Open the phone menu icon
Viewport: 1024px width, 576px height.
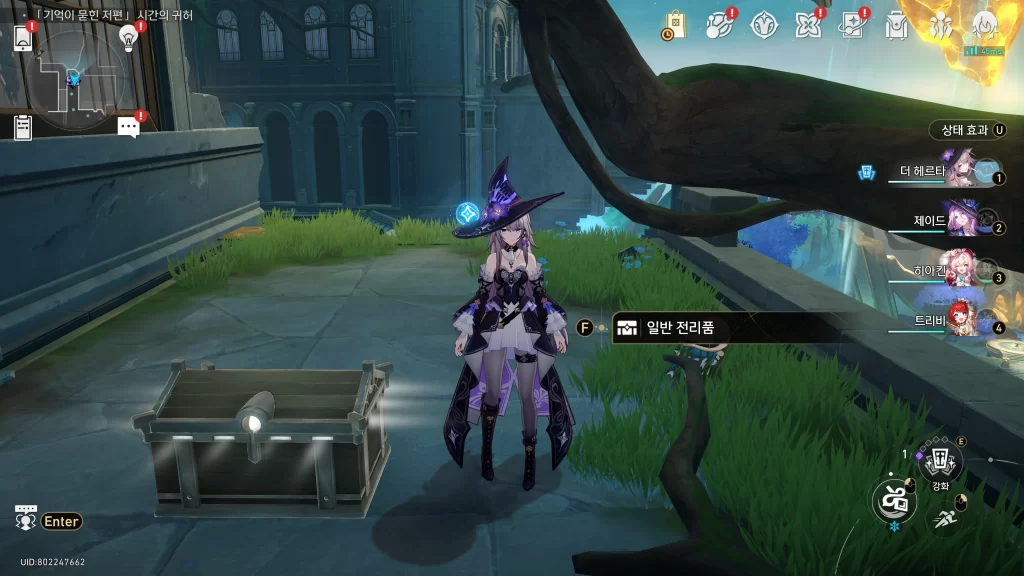pos(23,38)
